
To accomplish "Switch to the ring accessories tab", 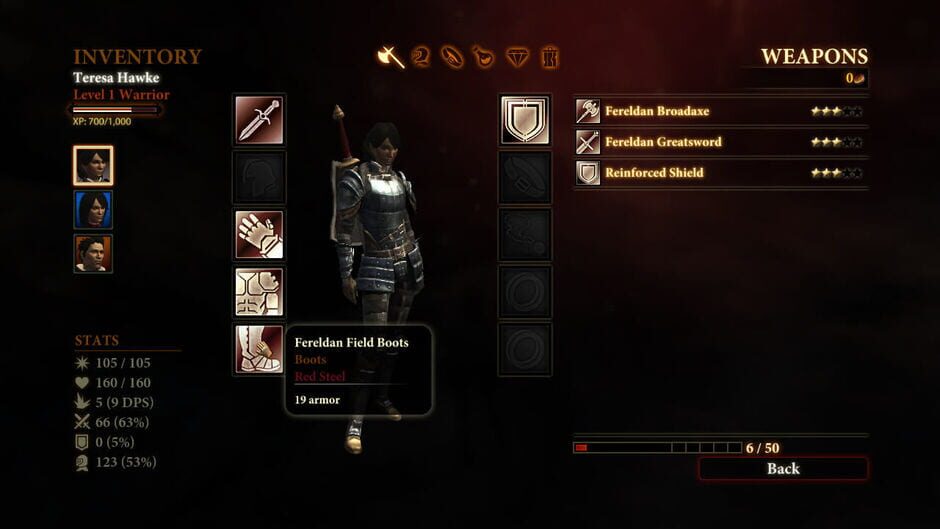I will pos(452,57).
